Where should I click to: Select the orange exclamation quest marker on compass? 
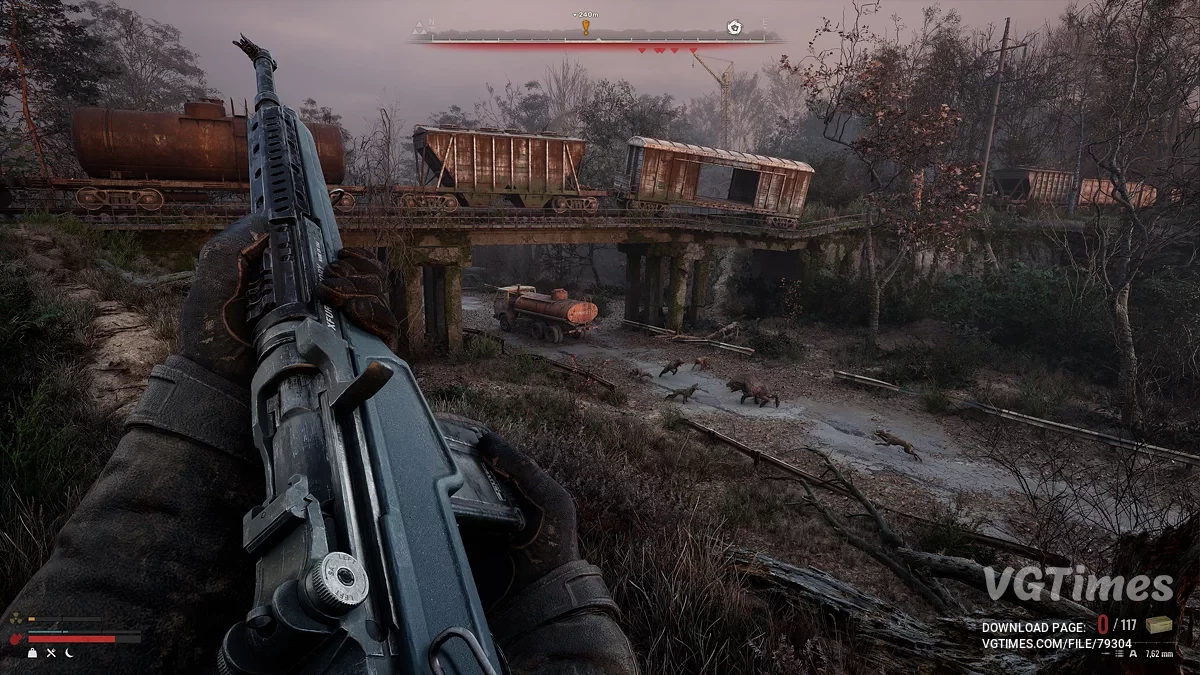coord(586,27)
